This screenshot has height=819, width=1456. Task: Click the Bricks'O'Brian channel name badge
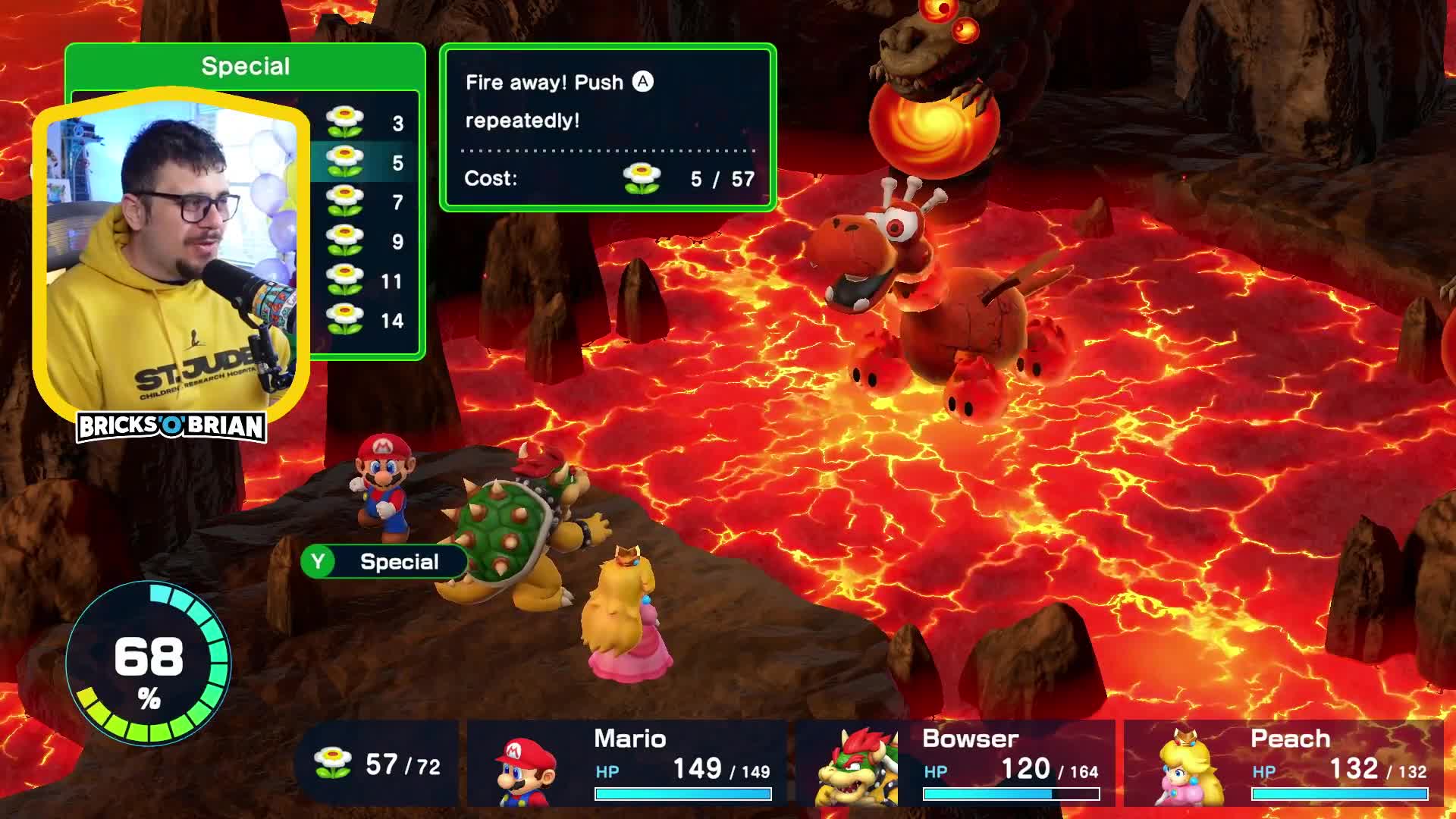click(x=171, y=427)
